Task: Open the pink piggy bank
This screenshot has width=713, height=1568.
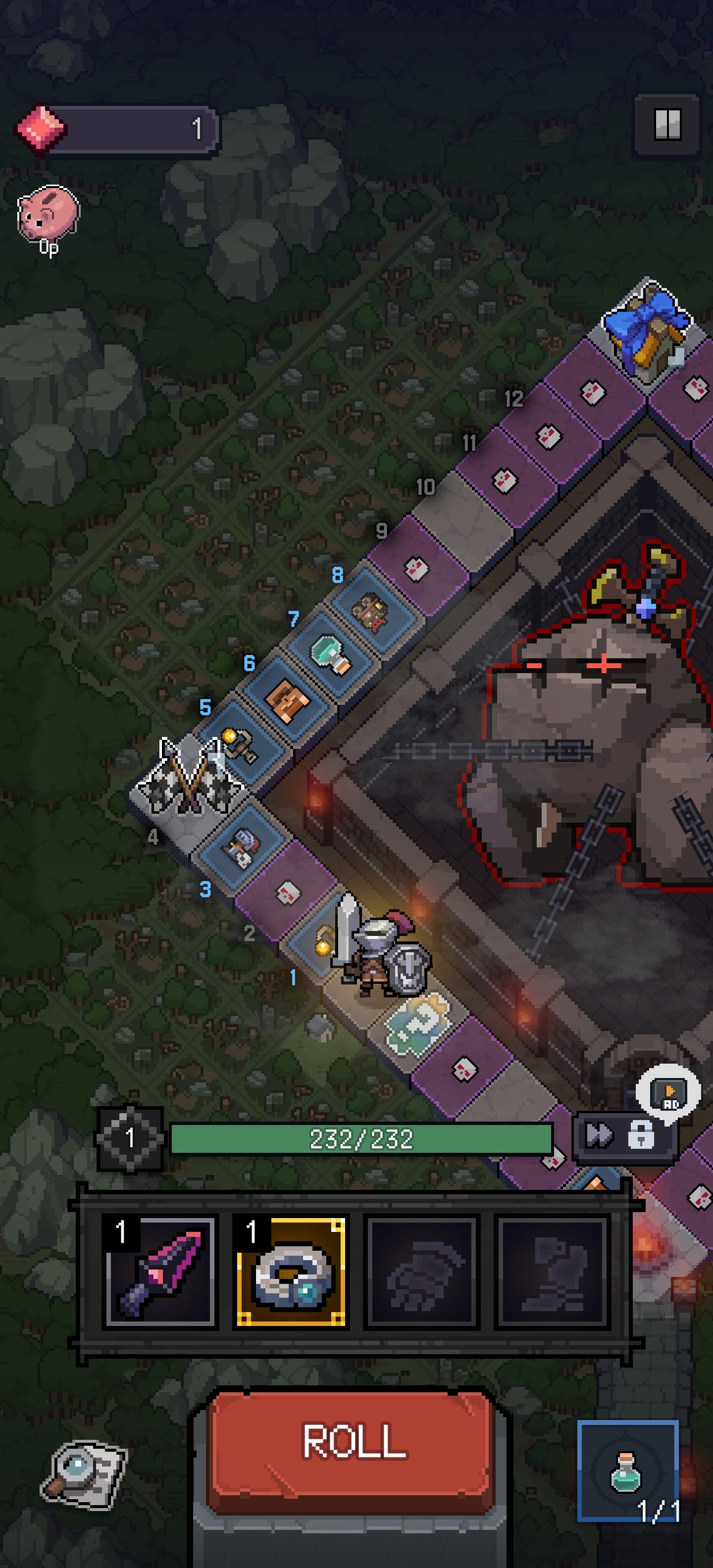Action: tap(48, 214)
